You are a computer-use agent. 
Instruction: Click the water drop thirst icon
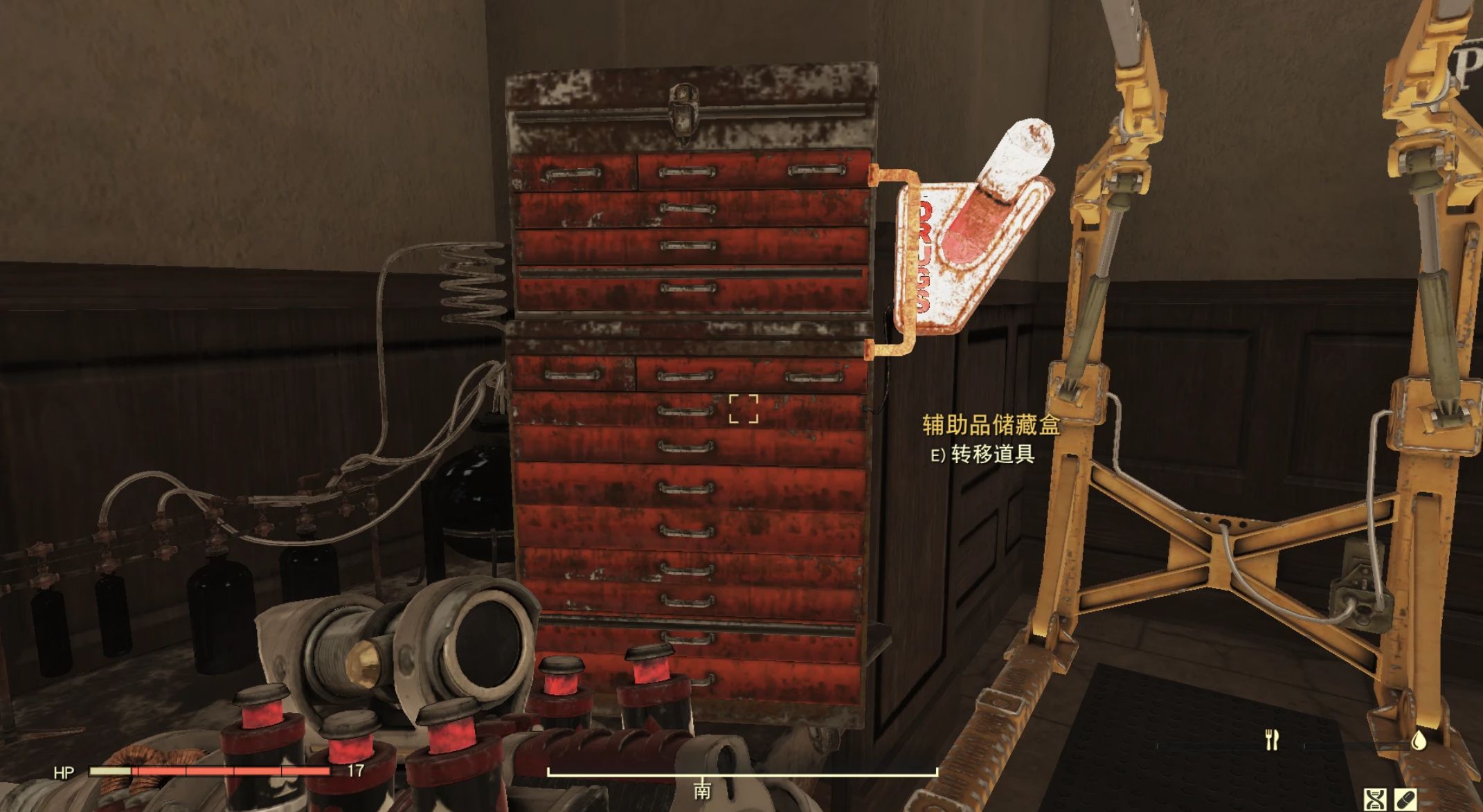coord(1419,740)
